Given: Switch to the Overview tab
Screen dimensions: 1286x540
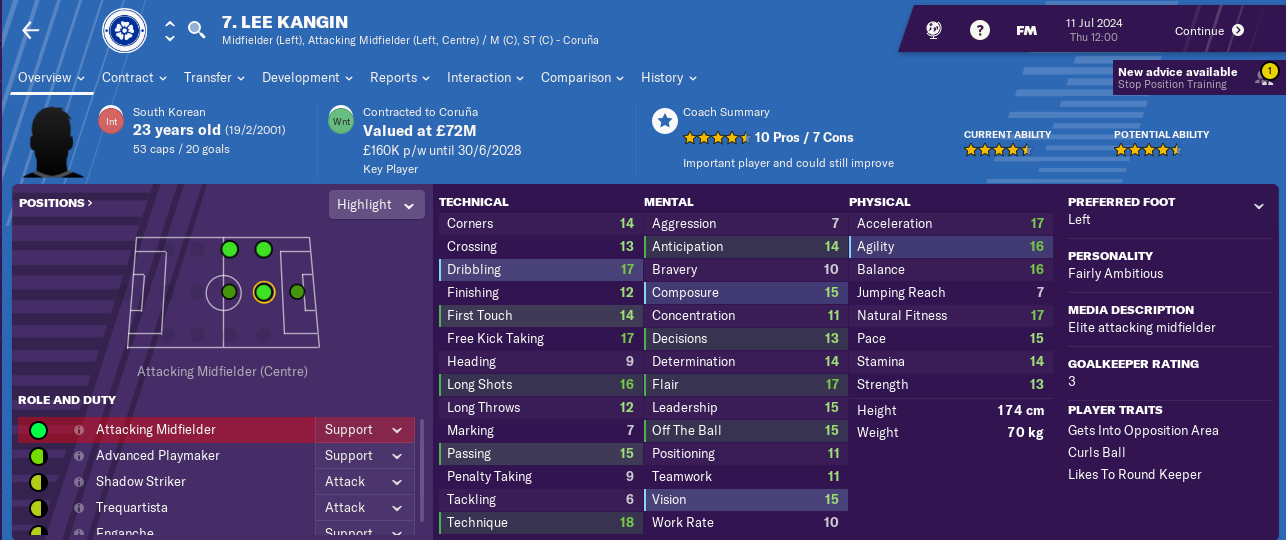Looking at the screenshot, I should click(x=52, y=77).
